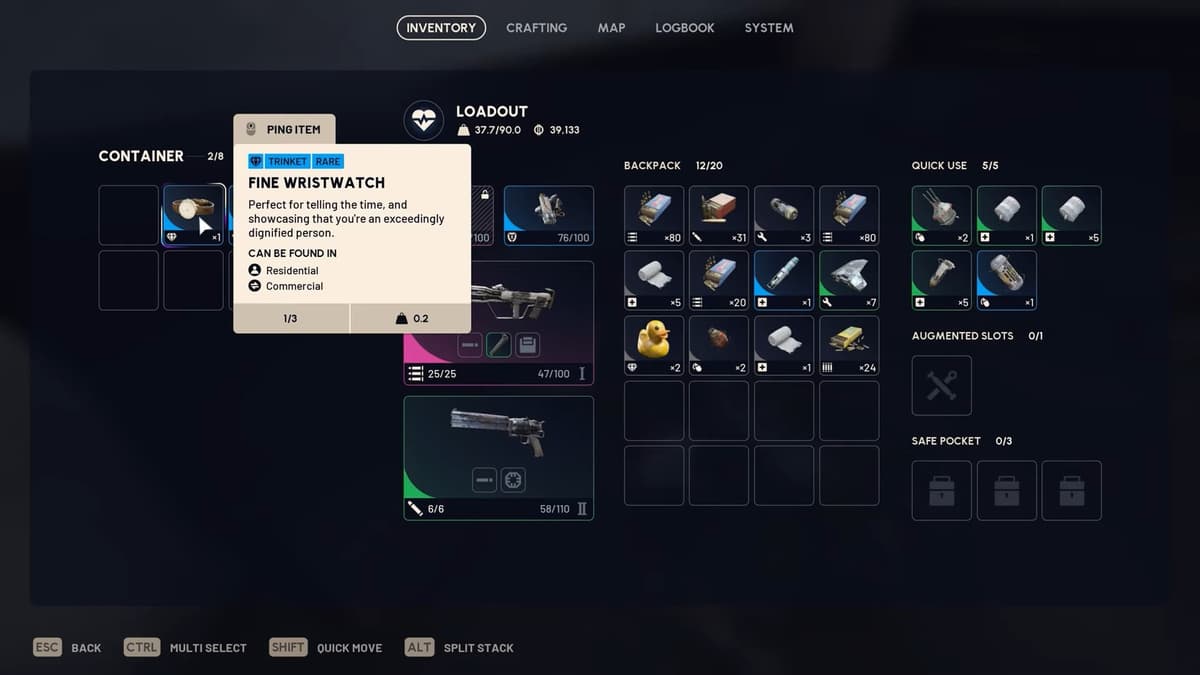Pick the rubber duck in the backpack
The height and width of the screenshot is (675, 1200).
click(654, 345)
